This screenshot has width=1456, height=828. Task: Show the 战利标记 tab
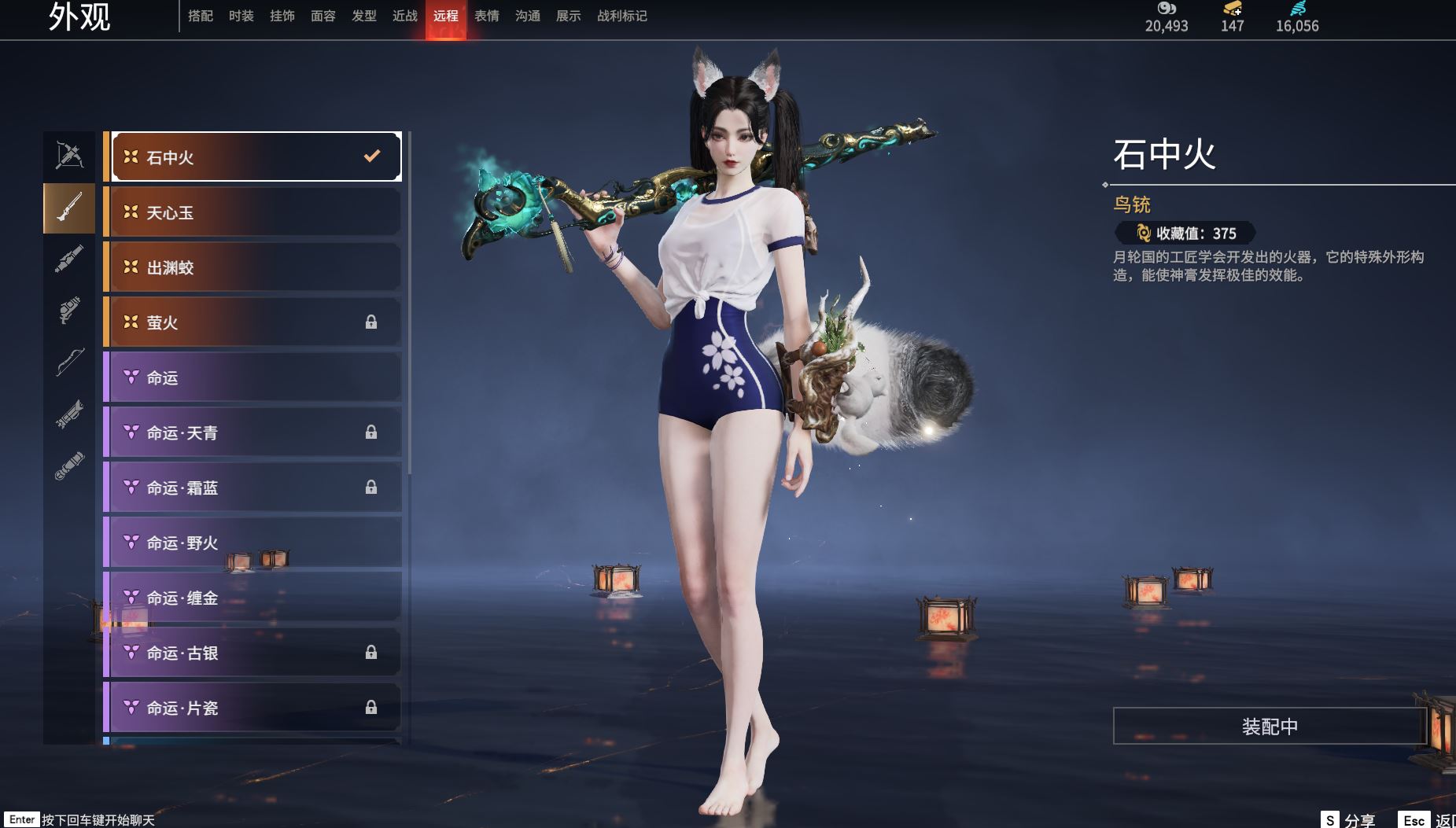point(622,16)
